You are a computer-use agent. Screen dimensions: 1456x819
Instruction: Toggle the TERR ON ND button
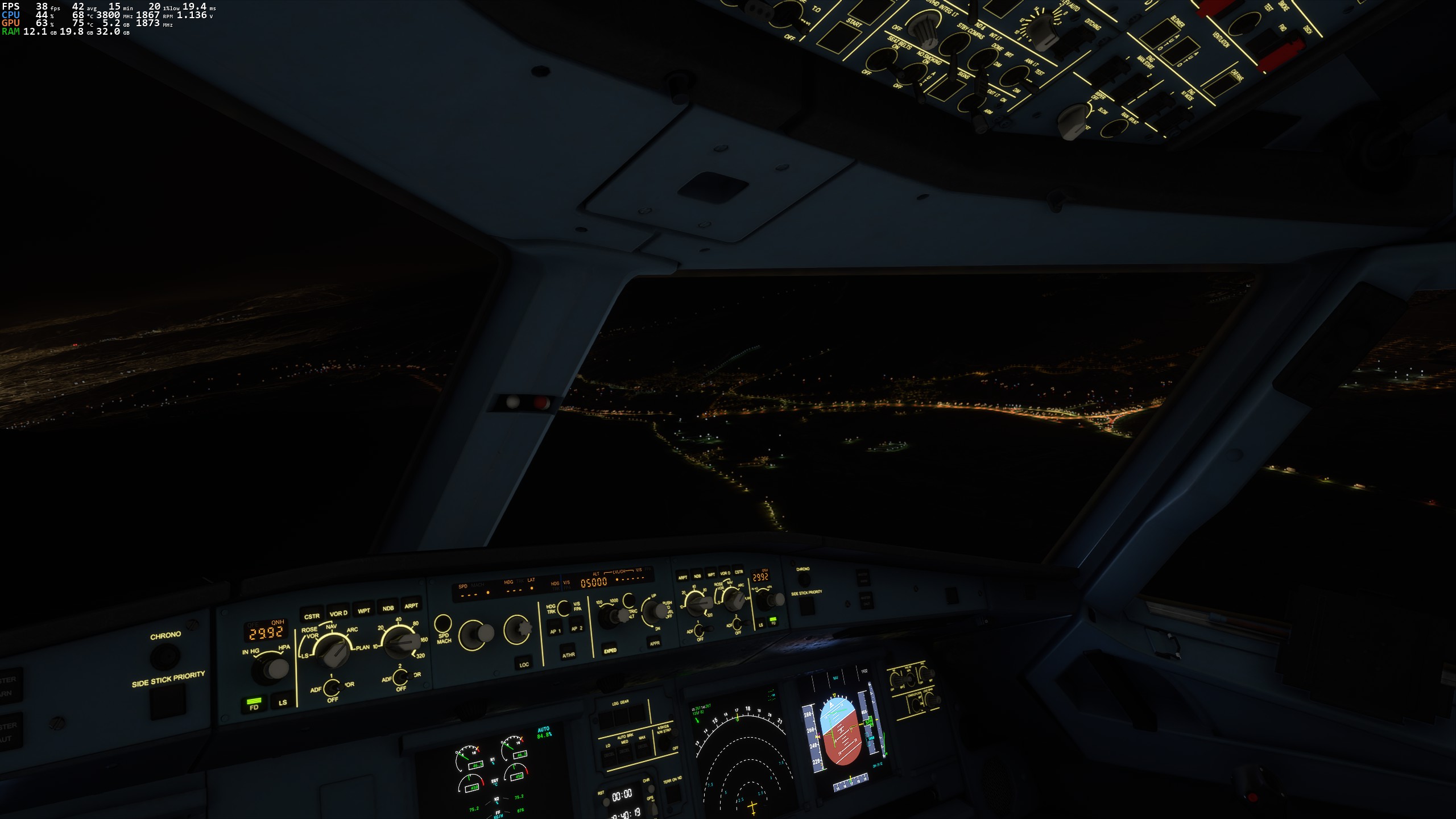pyautogui.click(x=672, y=792)
